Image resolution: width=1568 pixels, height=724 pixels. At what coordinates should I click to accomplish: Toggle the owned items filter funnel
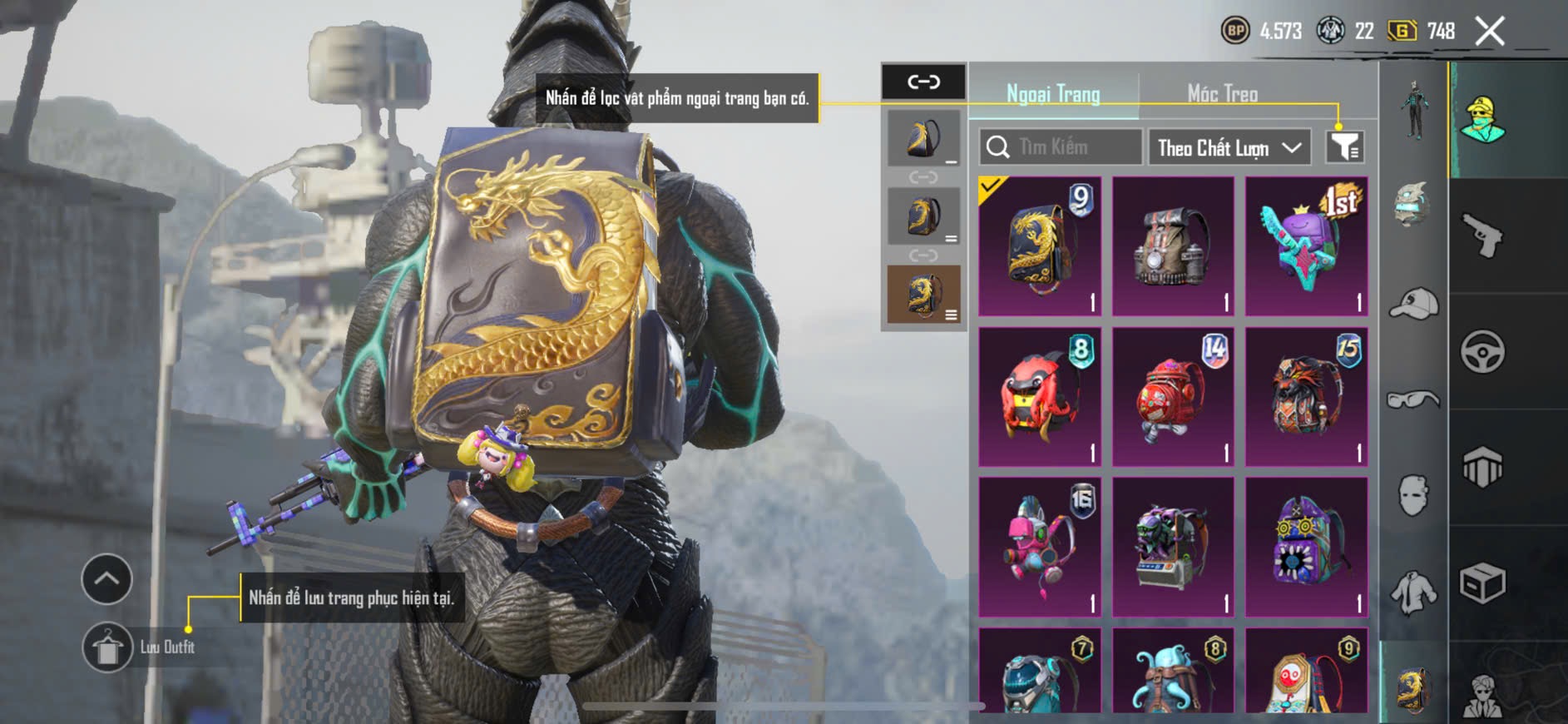tap(1344, 147)
